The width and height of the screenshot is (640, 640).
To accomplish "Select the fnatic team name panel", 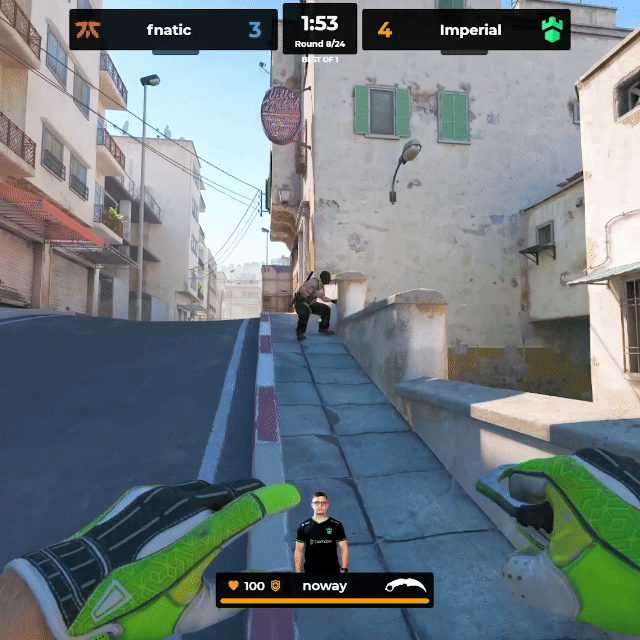I will [x=168, y=30].
